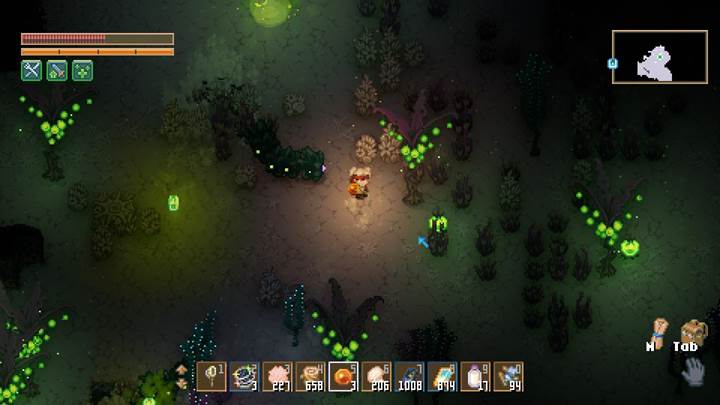The width and height of the screenshot is (720, 405).
Task: Open the backpack inventory icon
Action: [691, 332]
